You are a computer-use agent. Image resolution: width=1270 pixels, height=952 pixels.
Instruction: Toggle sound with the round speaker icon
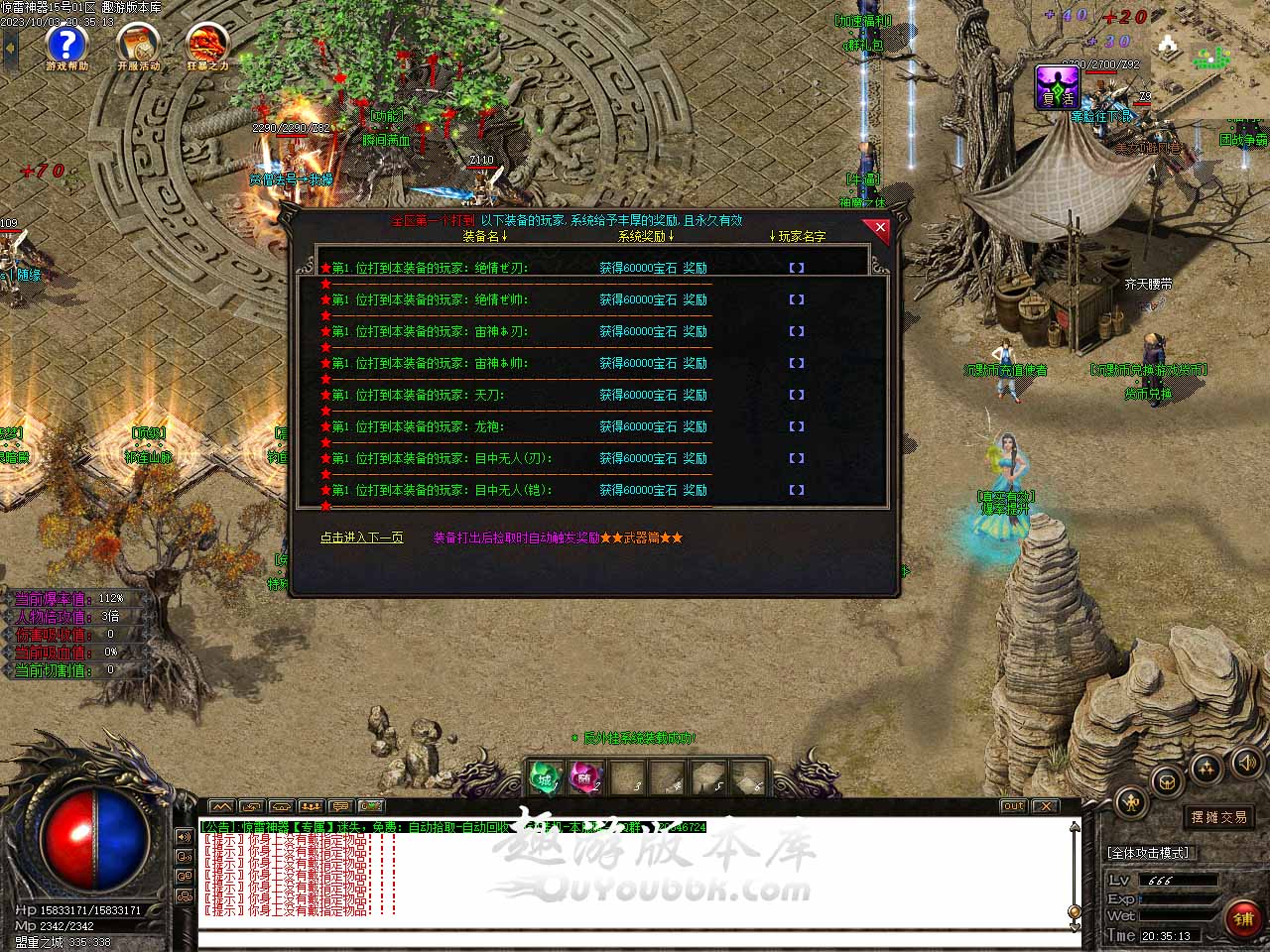click(x=1246, y=763)
